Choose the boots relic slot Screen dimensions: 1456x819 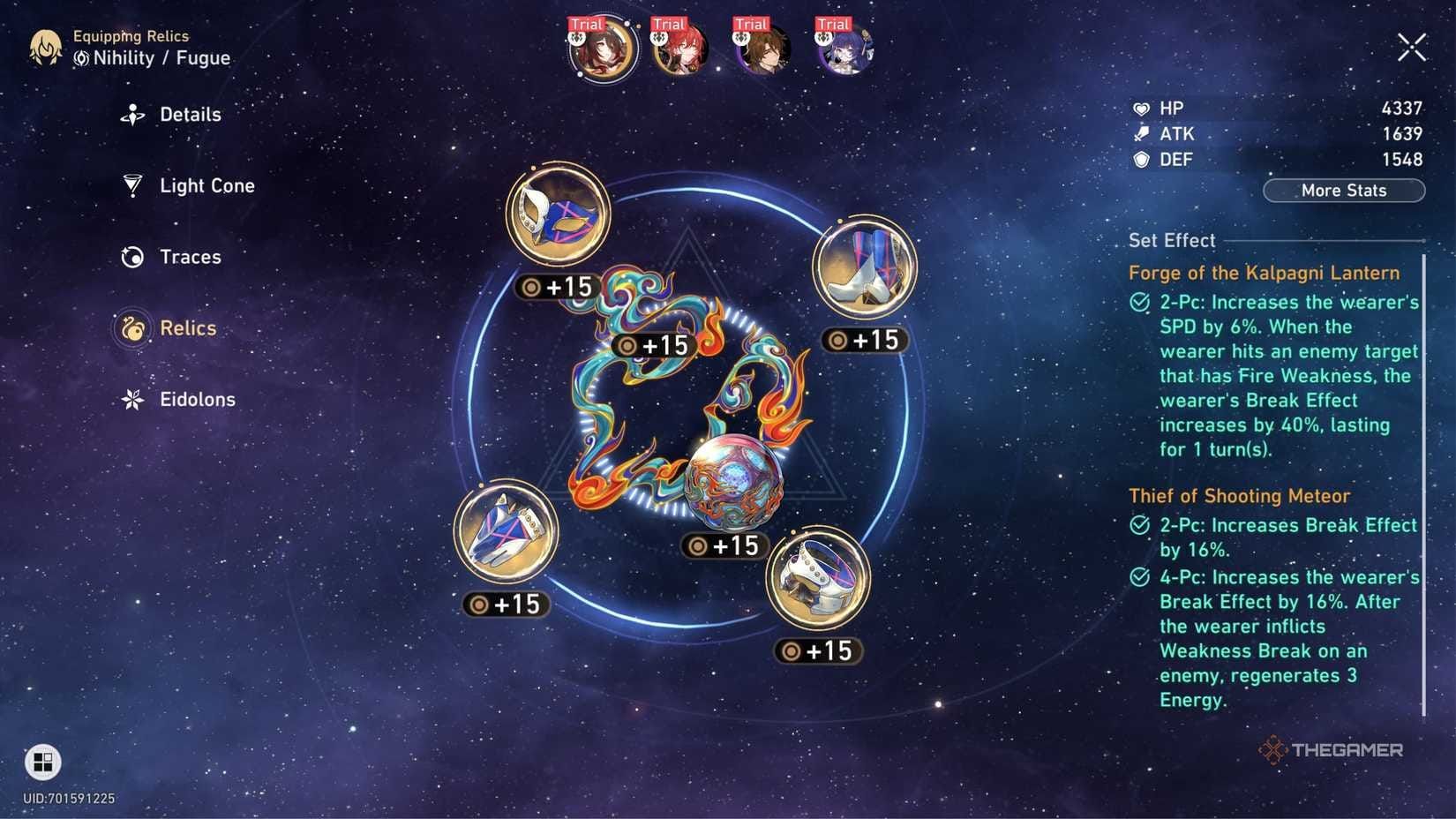tap(865, 267)
